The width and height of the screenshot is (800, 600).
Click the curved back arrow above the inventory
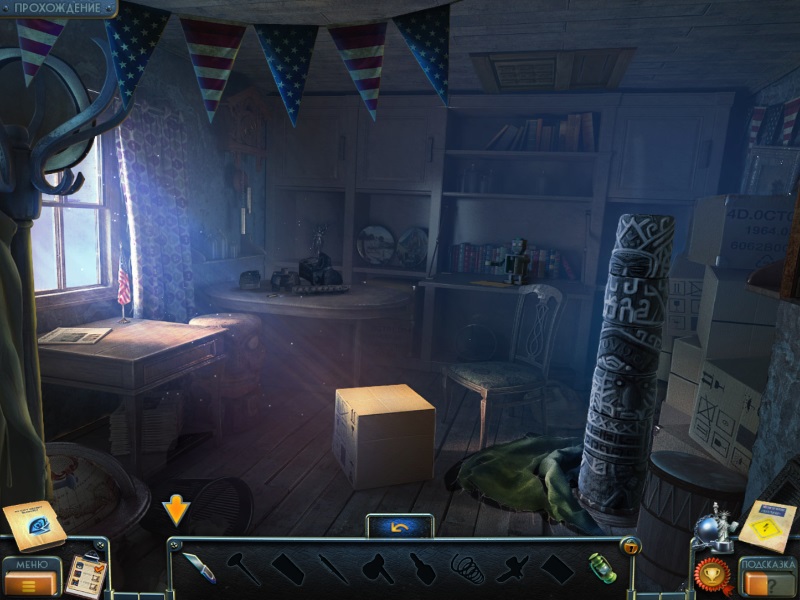click(400, 525)
